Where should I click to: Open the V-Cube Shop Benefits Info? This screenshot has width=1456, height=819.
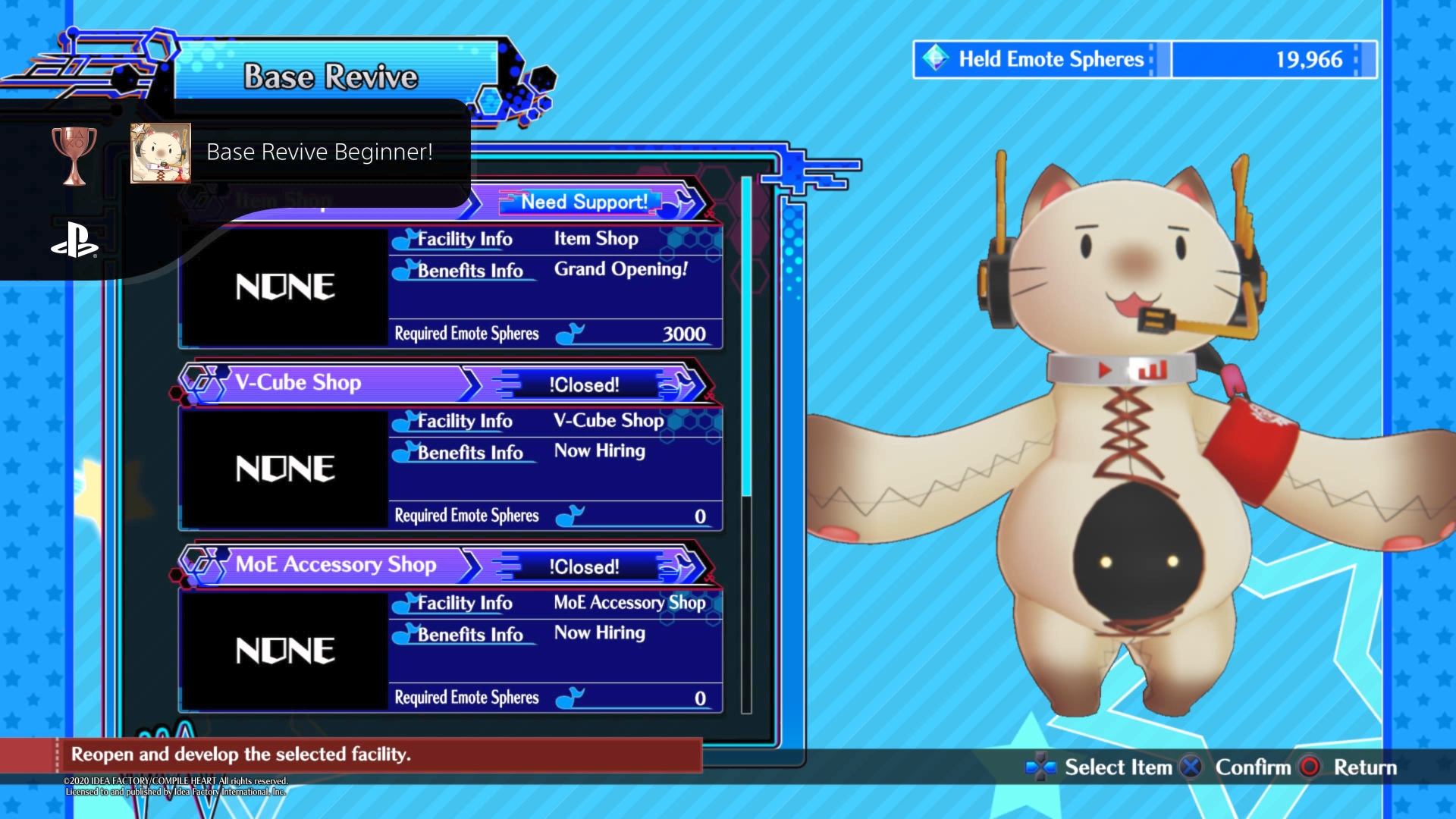click(470, 453)
